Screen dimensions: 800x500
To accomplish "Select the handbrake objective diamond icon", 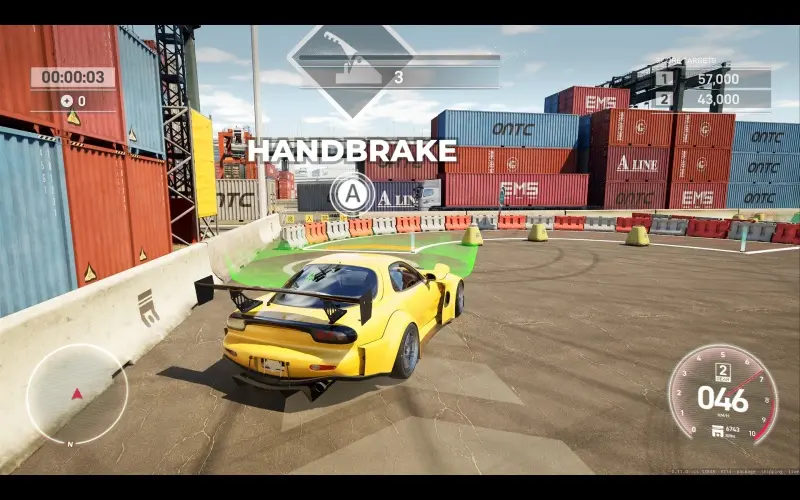I will 350,70.
